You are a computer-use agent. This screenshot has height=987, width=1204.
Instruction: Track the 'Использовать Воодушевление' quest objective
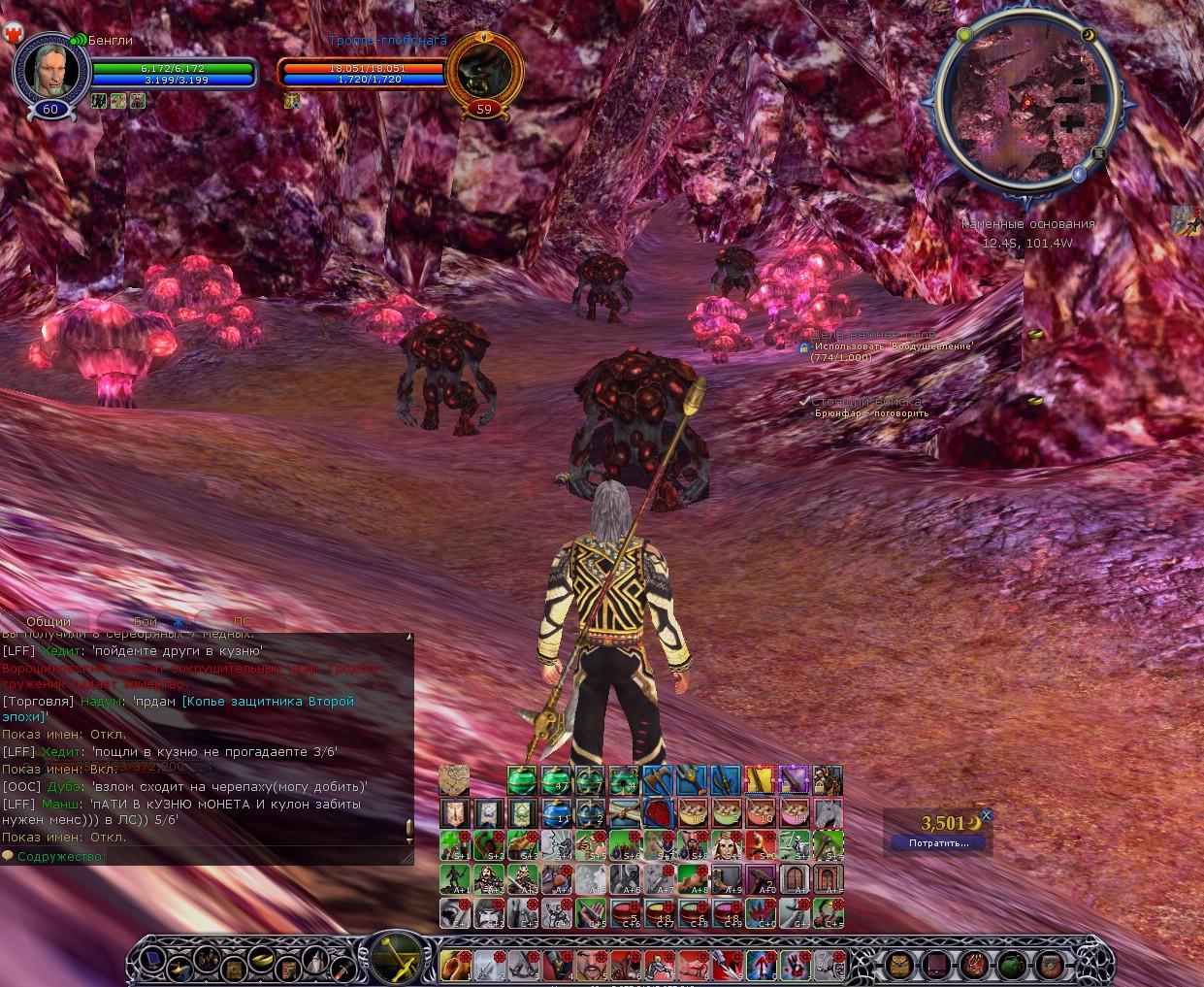pos(893,346)
